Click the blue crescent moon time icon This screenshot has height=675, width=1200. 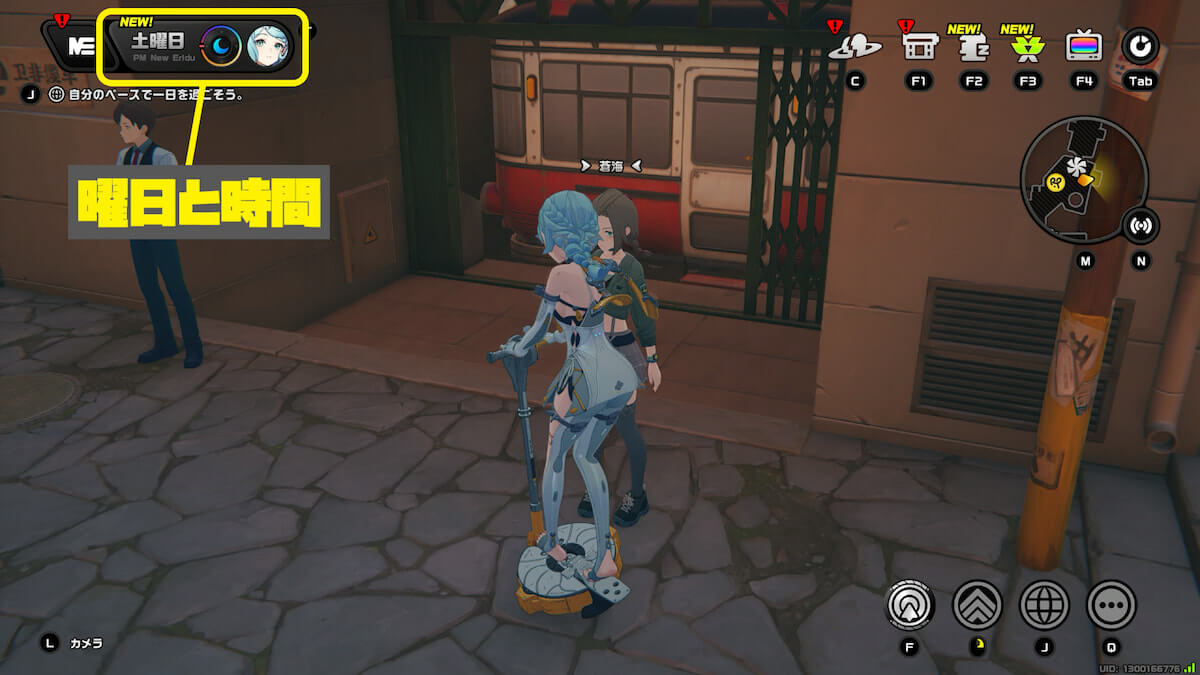pos(220,46)
